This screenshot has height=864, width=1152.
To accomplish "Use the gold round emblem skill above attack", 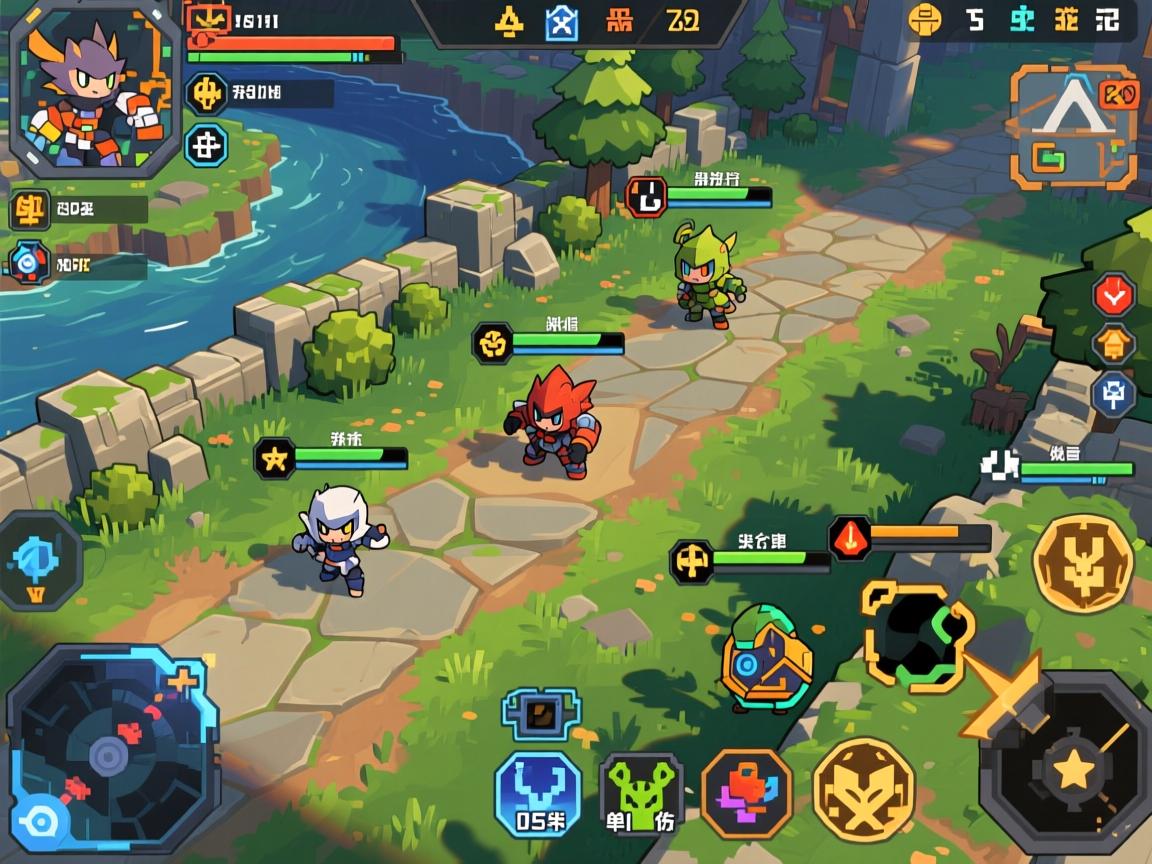I will [1083, 563].
